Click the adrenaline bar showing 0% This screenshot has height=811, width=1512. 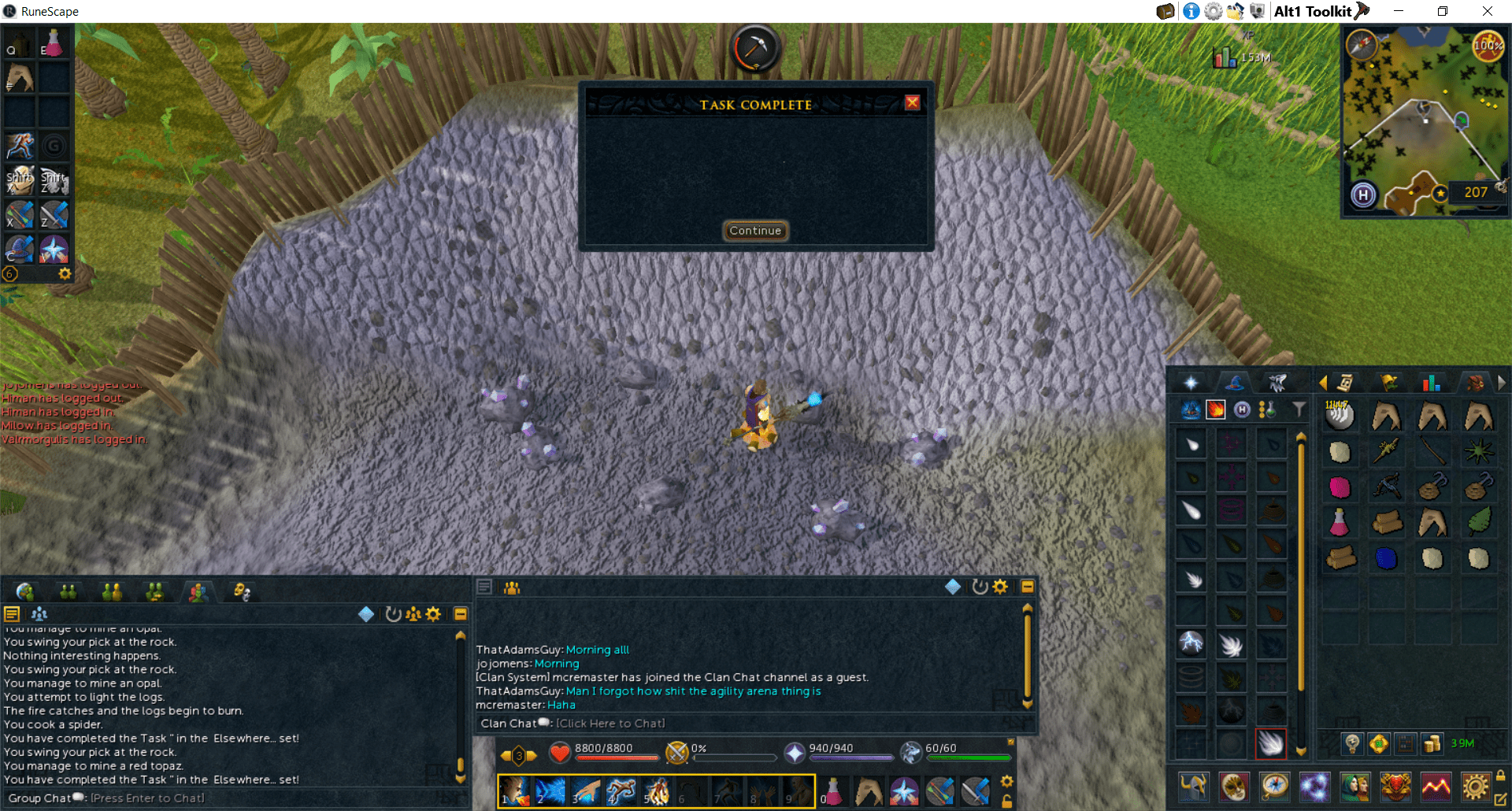[732, 757]
